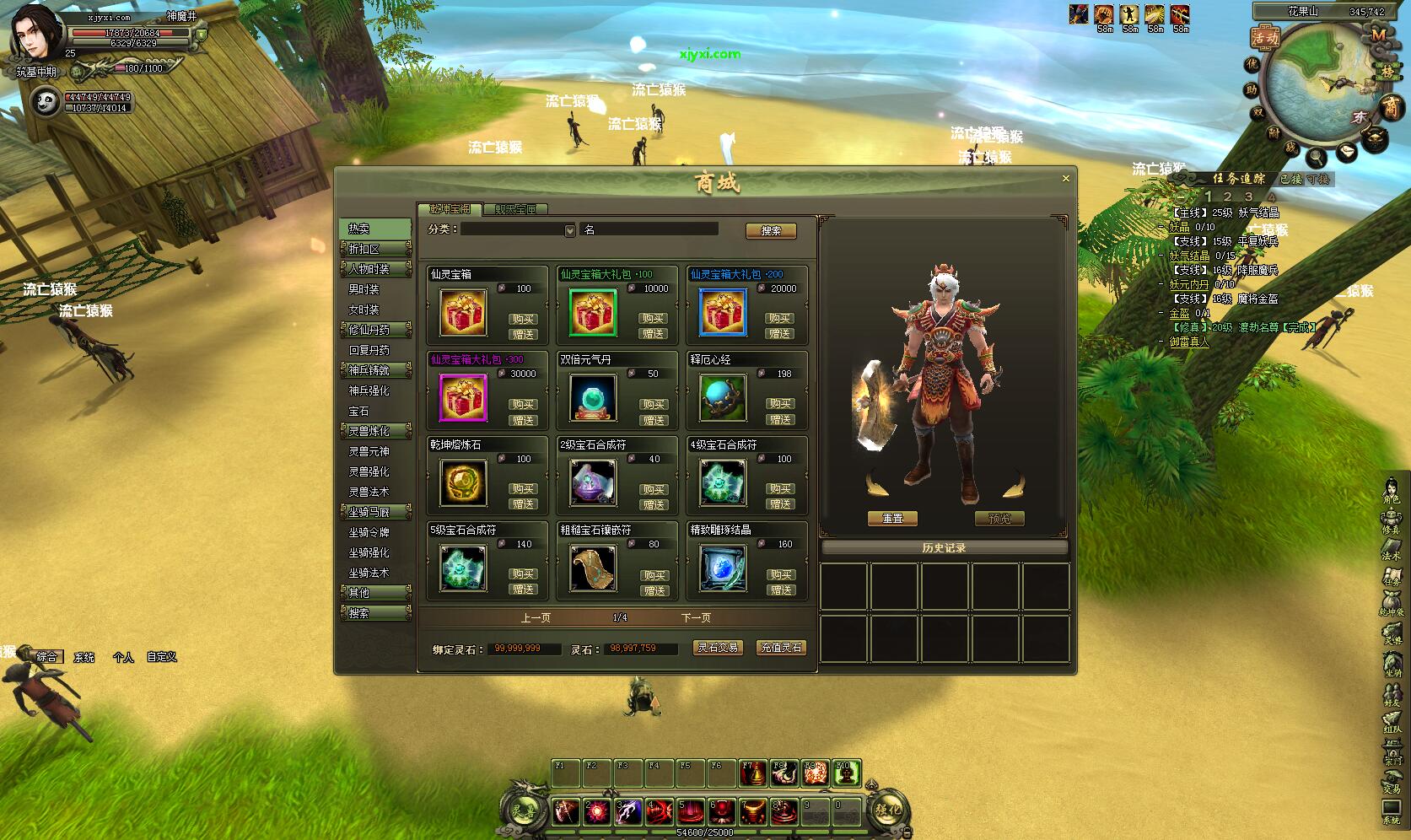Screen dimensions: 1411x840
Task: Click the 搜索 search button
Action: (x=771, y=230)
